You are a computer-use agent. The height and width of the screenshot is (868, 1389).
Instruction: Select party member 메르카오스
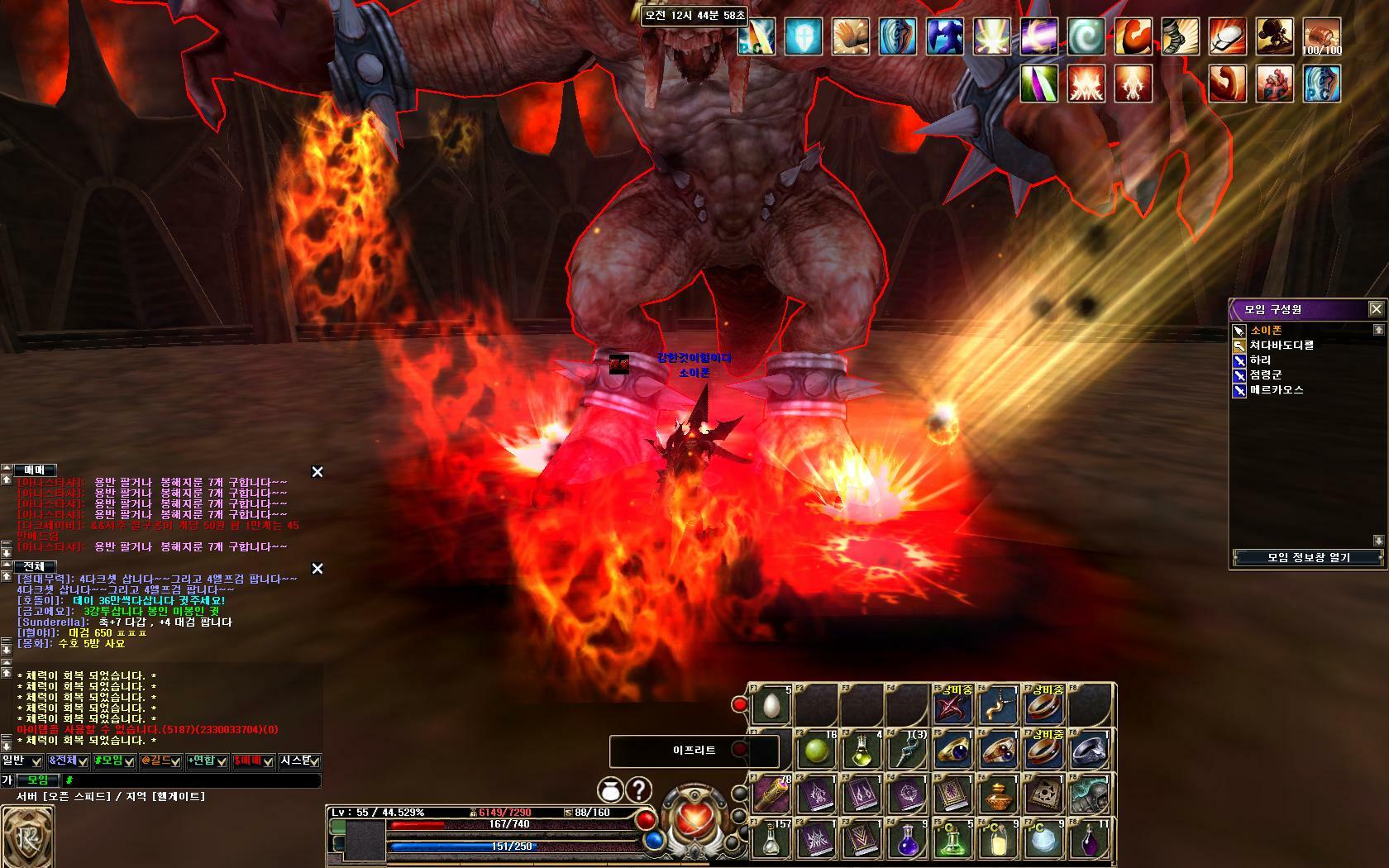1277,390
